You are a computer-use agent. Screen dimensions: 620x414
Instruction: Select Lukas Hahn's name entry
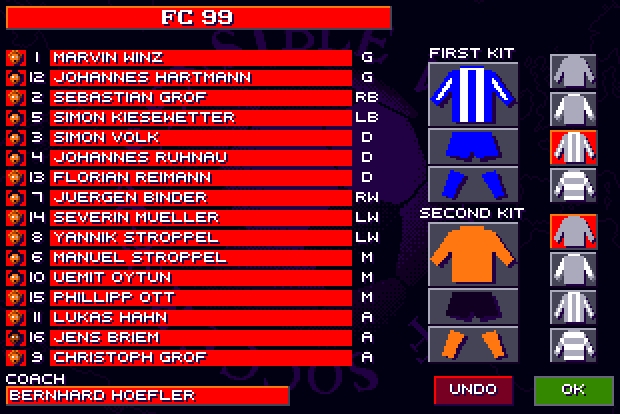(x=200, y=317)
